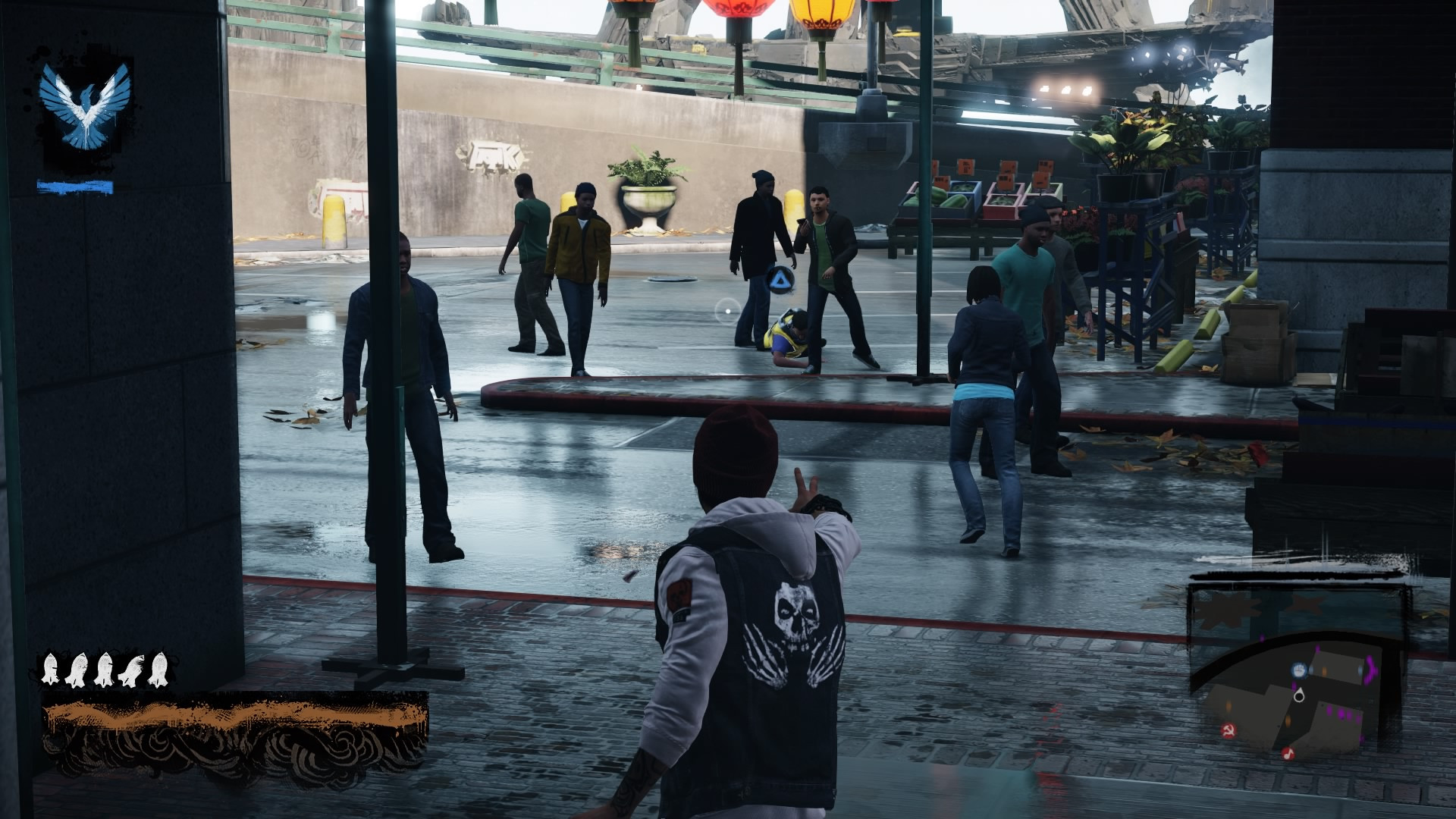Image resolution: width=1456 pixels, height=819 pixels.
Task: Click the blue glowing marker on minimap
Action: pos(1299,670)
